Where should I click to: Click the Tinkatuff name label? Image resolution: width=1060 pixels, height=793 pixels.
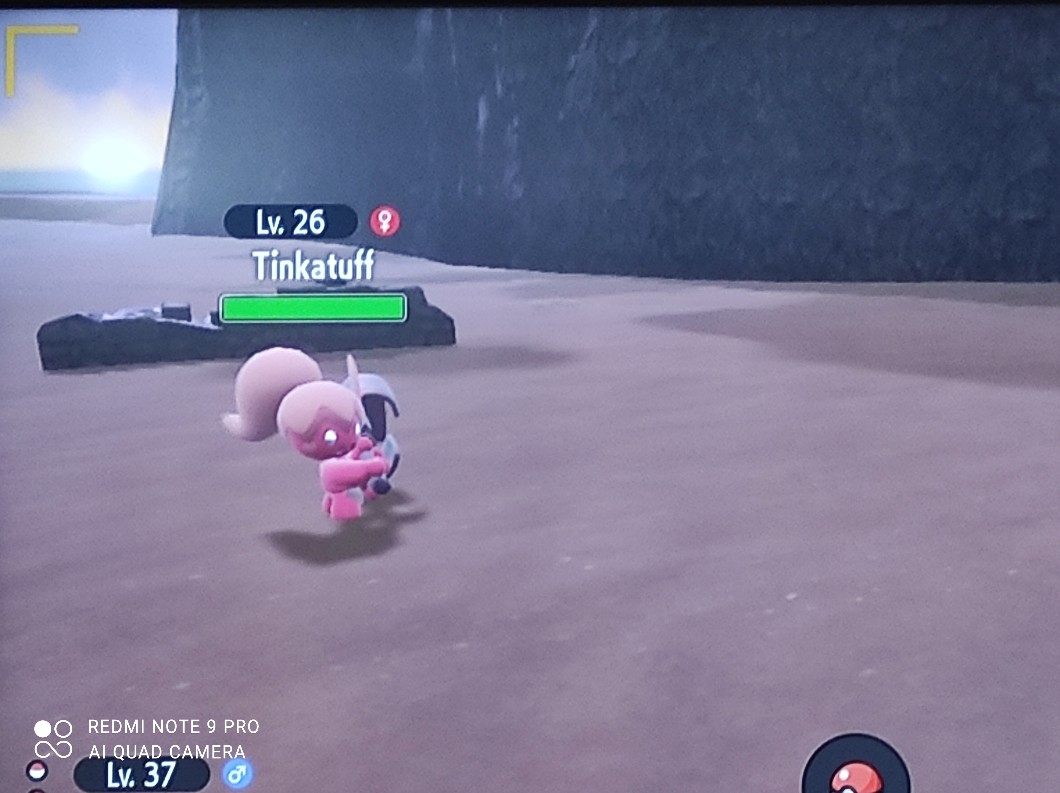point(313,265)
